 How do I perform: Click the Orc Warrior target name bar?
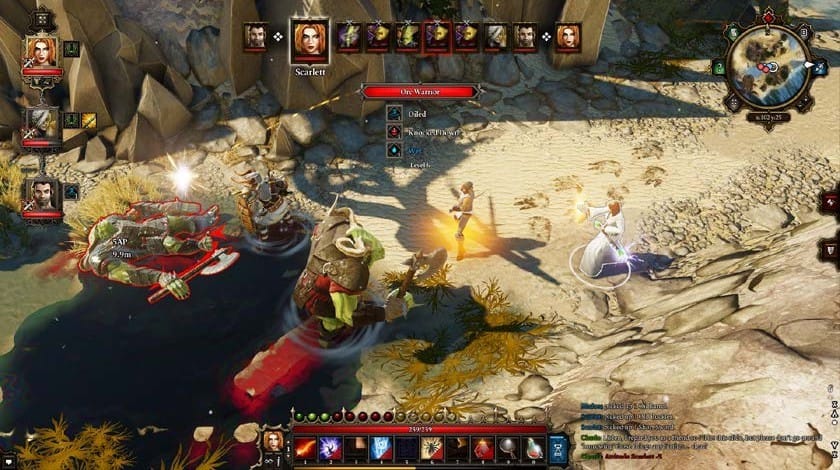pos(419,92)
